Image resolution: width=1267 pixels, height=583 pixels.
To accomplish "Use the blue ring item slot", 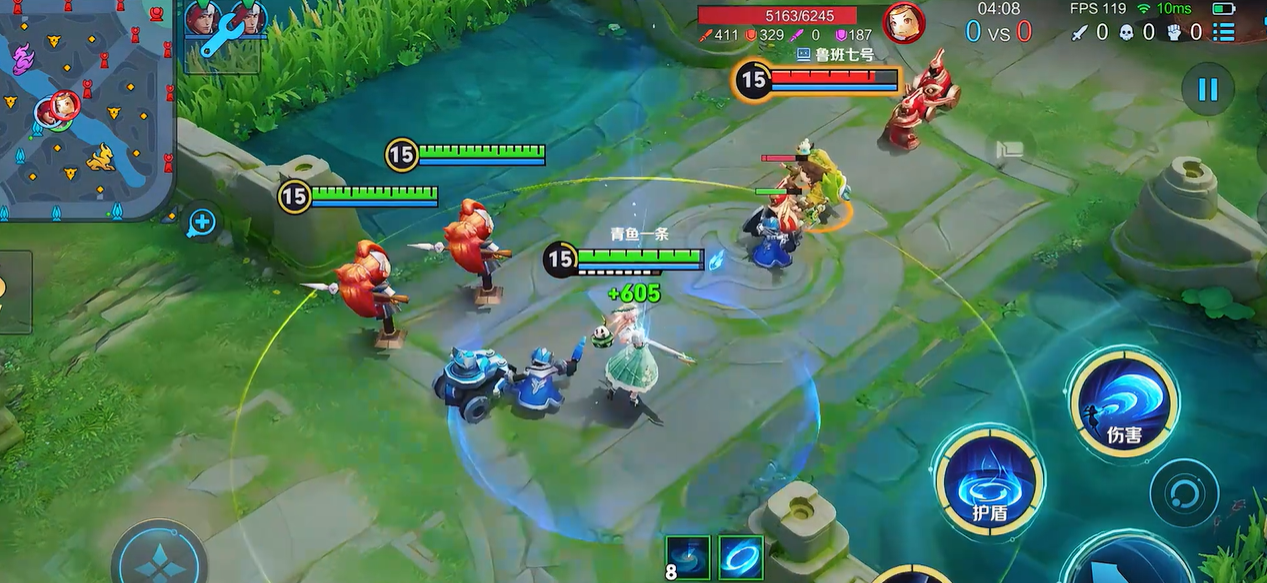I will (741, 557).
